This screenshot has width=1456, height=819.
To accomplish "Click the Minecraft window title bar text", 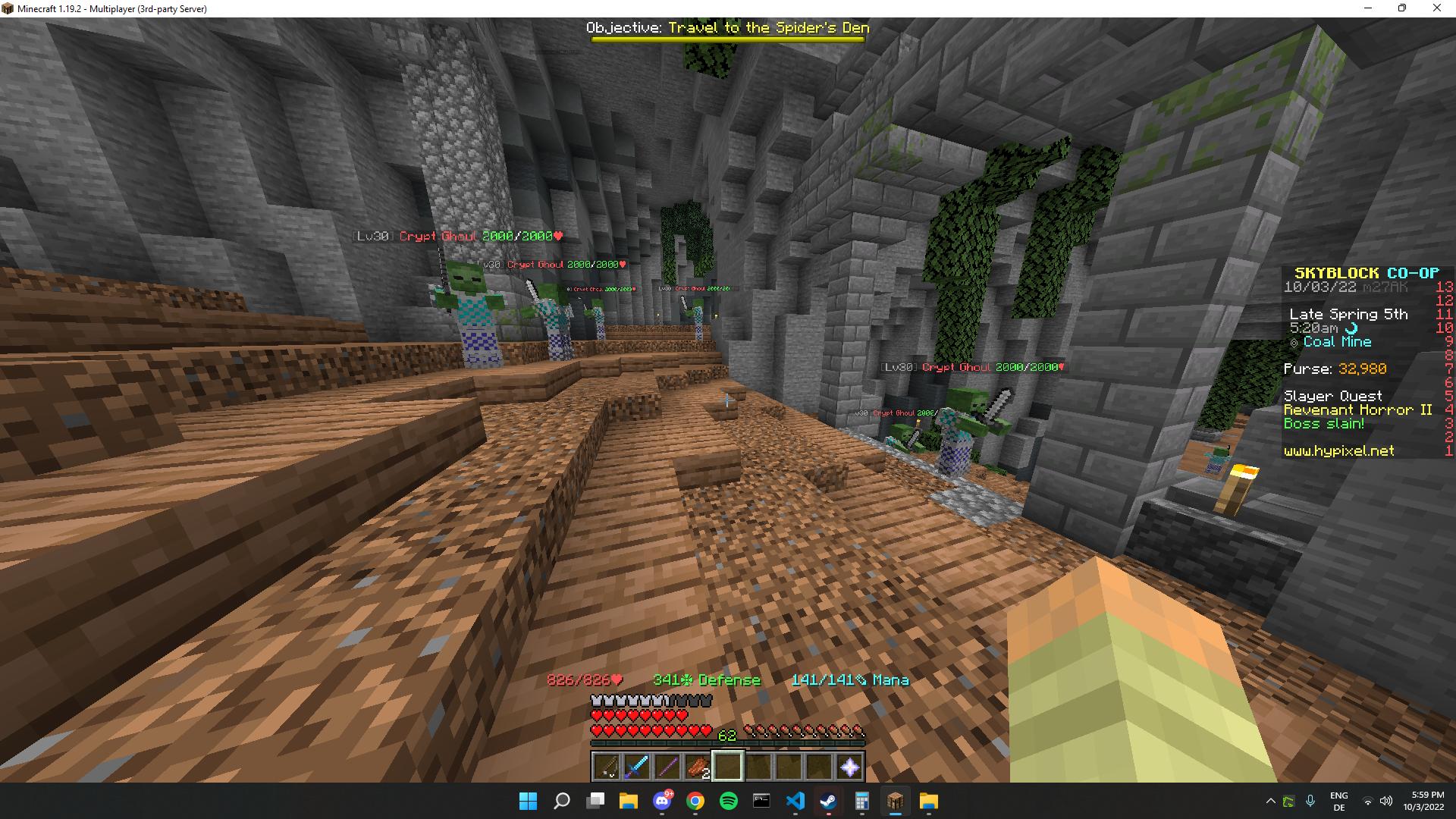I will pos(111,8).
